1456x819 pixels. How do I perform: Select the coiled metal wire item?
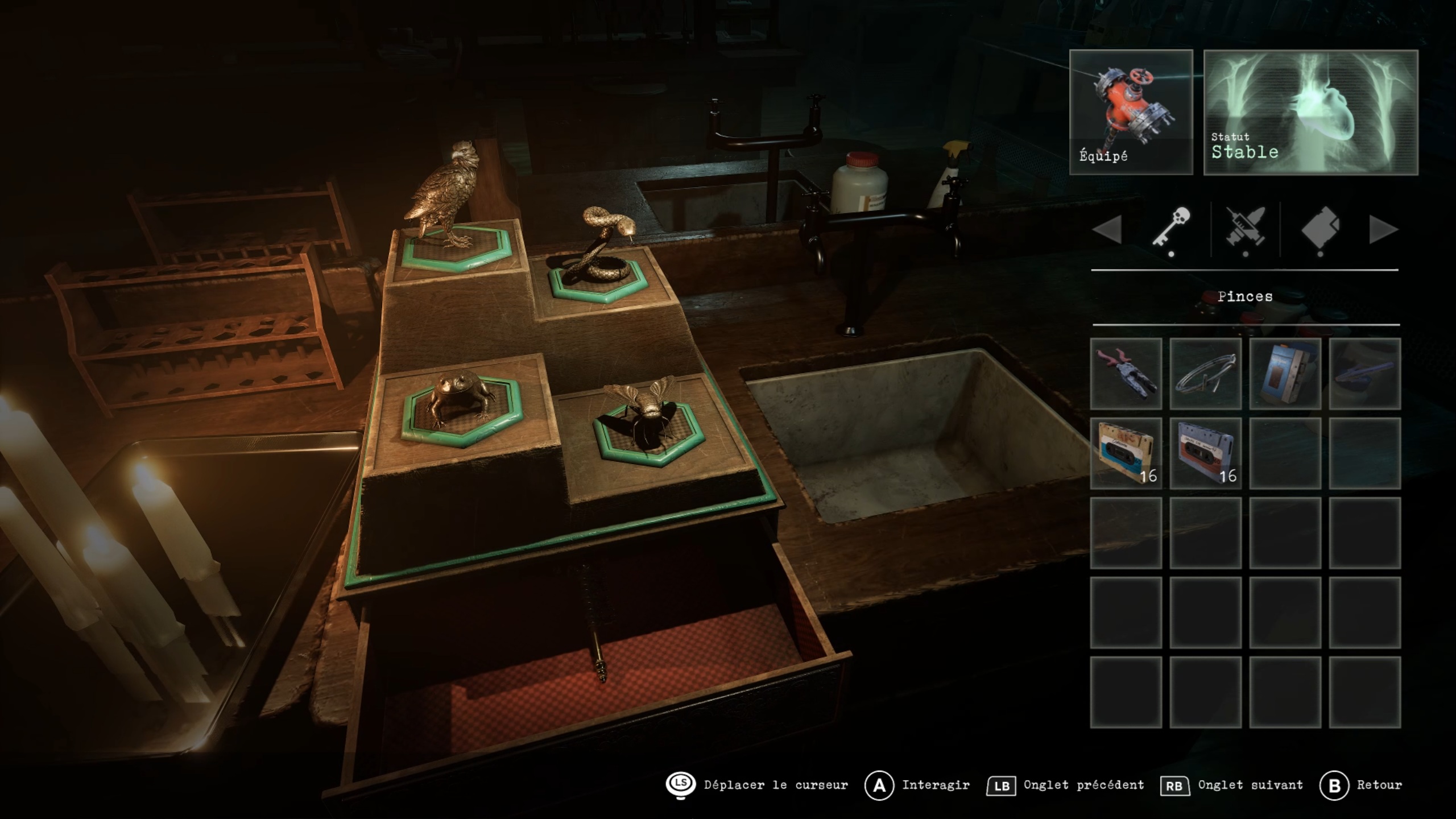1205,374
